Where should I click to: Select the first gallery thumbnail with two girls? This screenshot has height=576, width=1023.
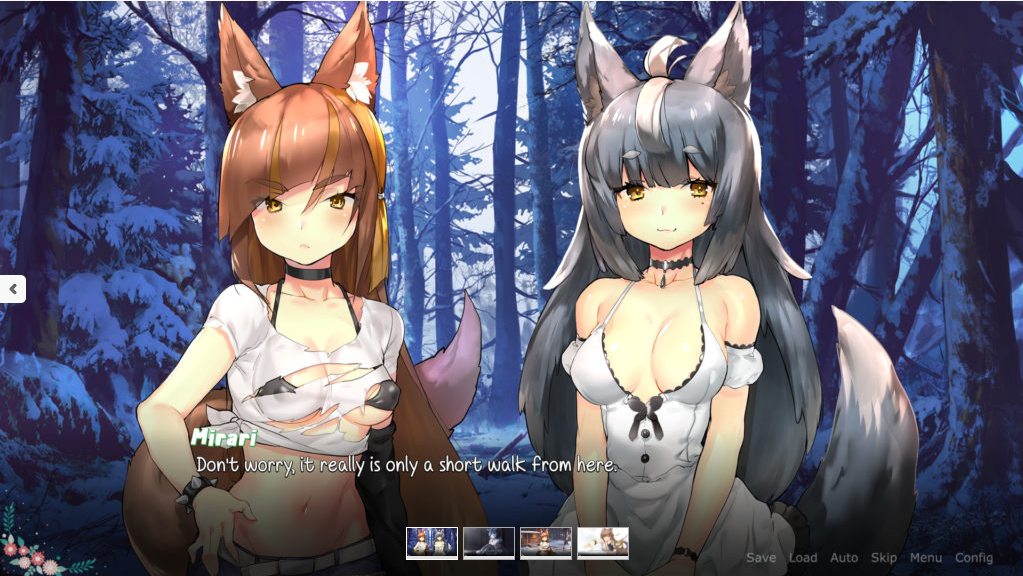pos(432,543)
